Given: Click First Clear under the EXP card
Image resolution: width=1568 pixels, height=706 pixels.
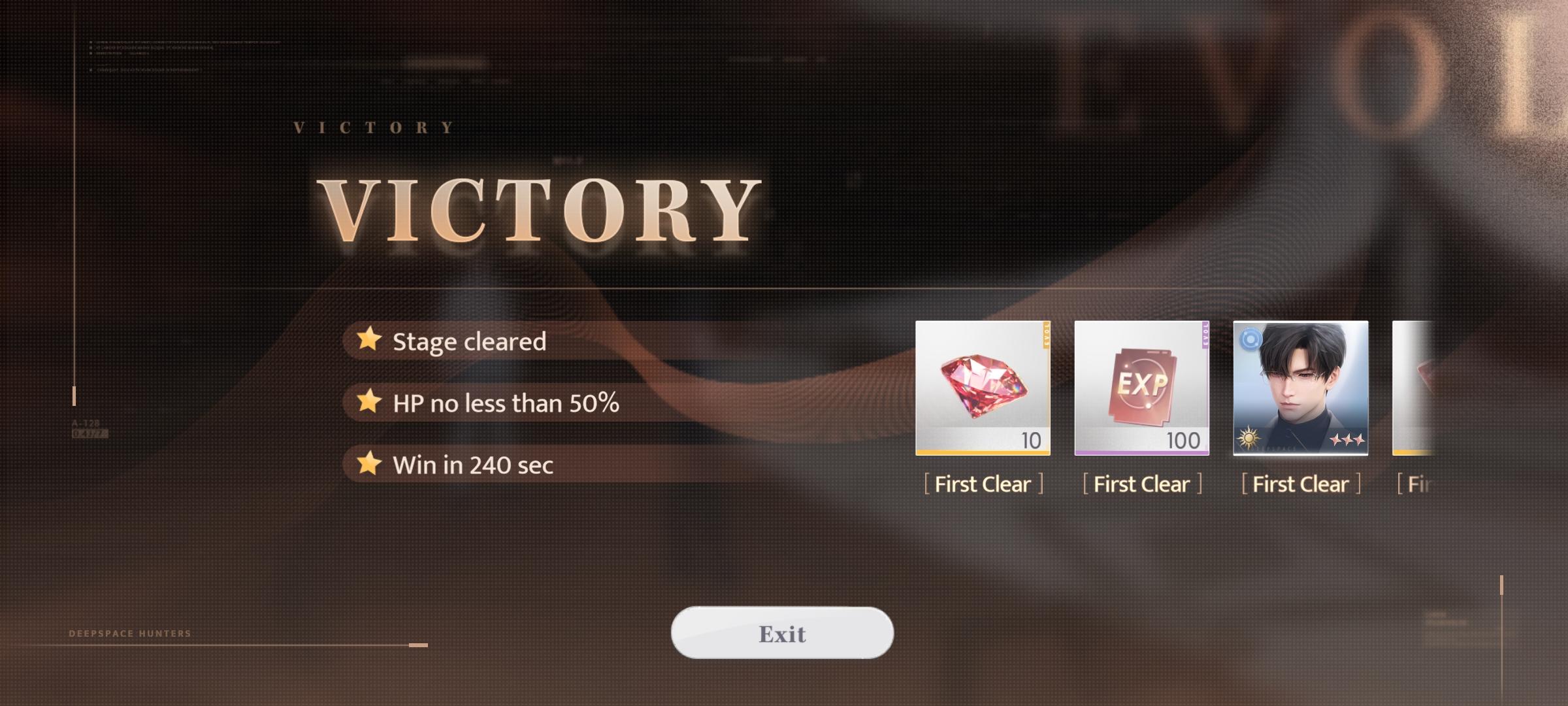Looking at the screenshot, I should click(1141, 484).
